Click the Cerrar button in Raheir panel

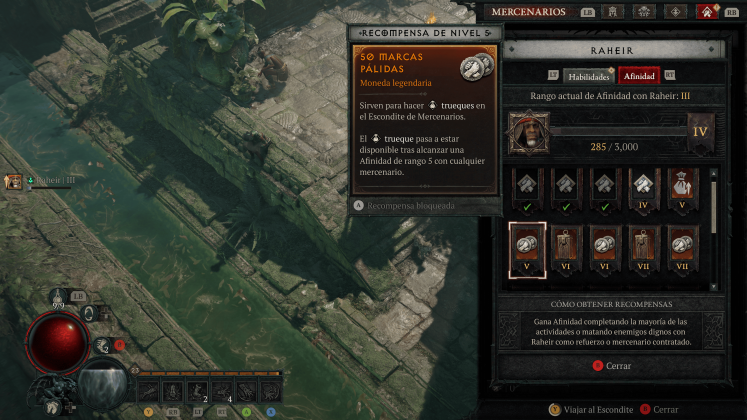pyautogui.click(x=612, y=366)
